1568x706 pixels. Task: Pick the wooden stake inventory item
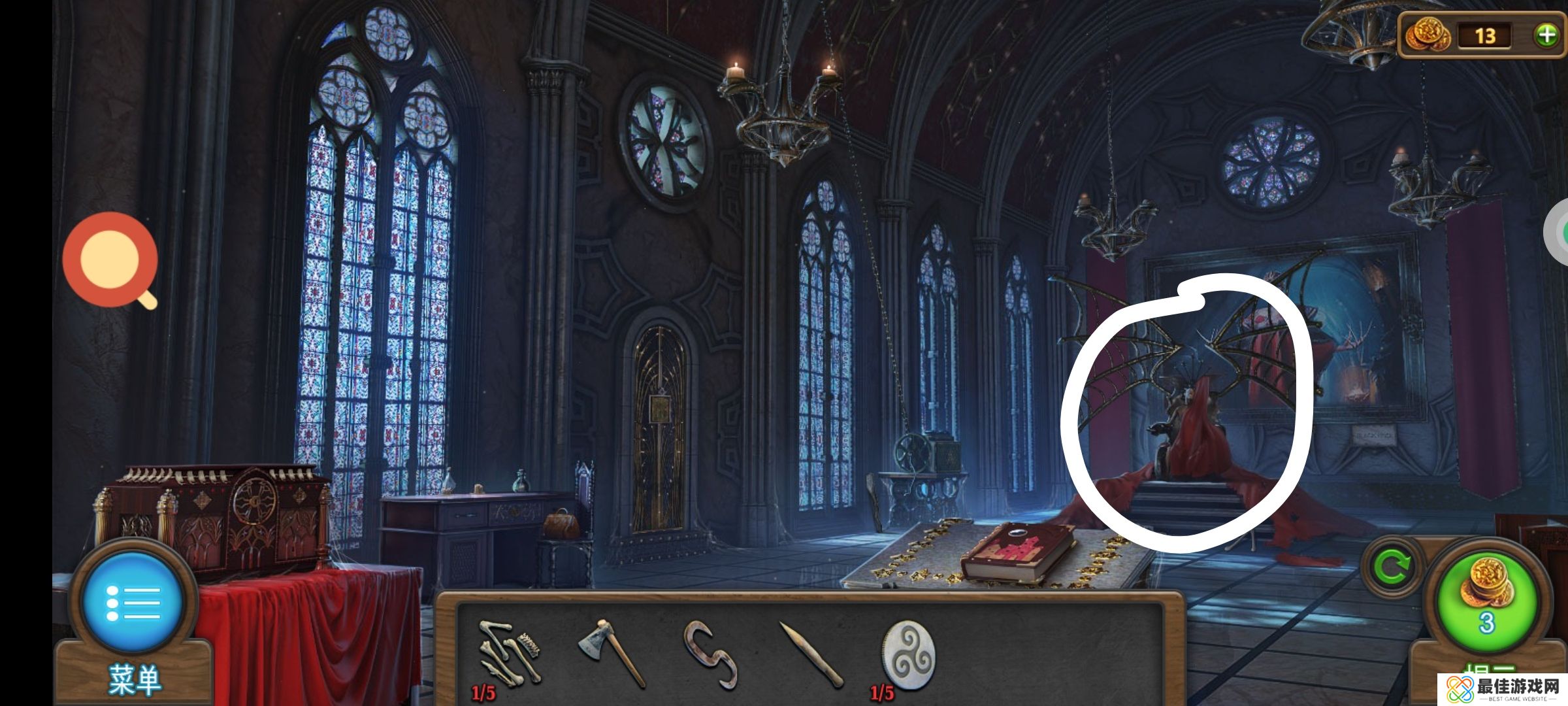click(x=810, y=655)
